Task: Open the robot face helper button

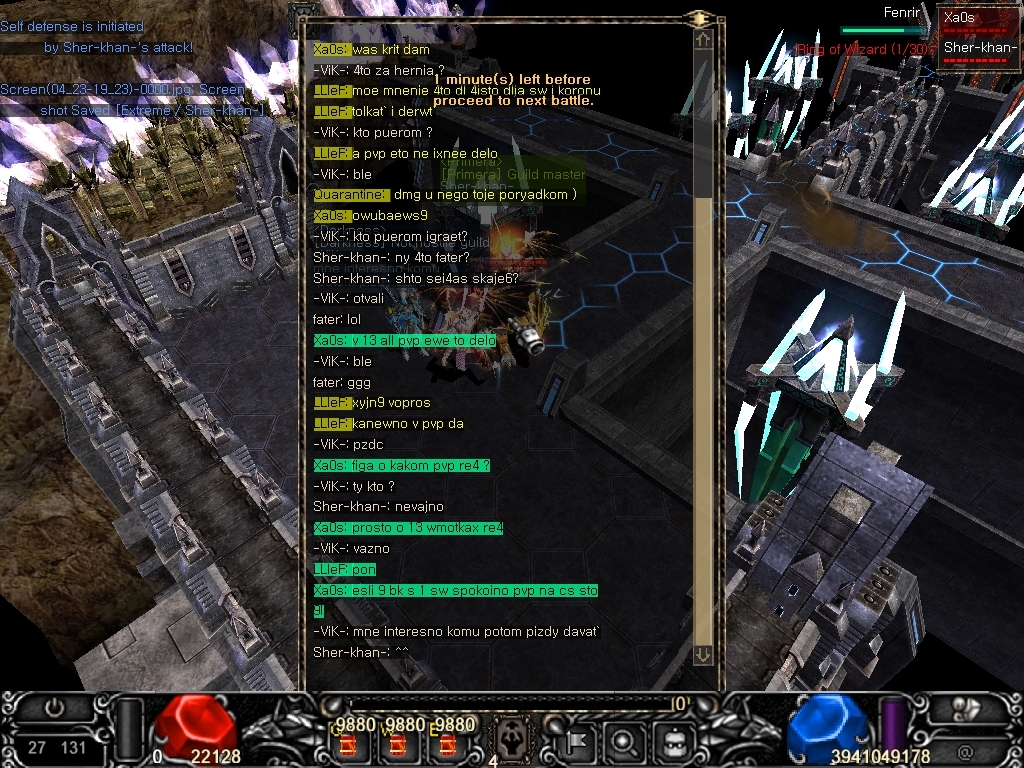Action: [x=673, y=742]
